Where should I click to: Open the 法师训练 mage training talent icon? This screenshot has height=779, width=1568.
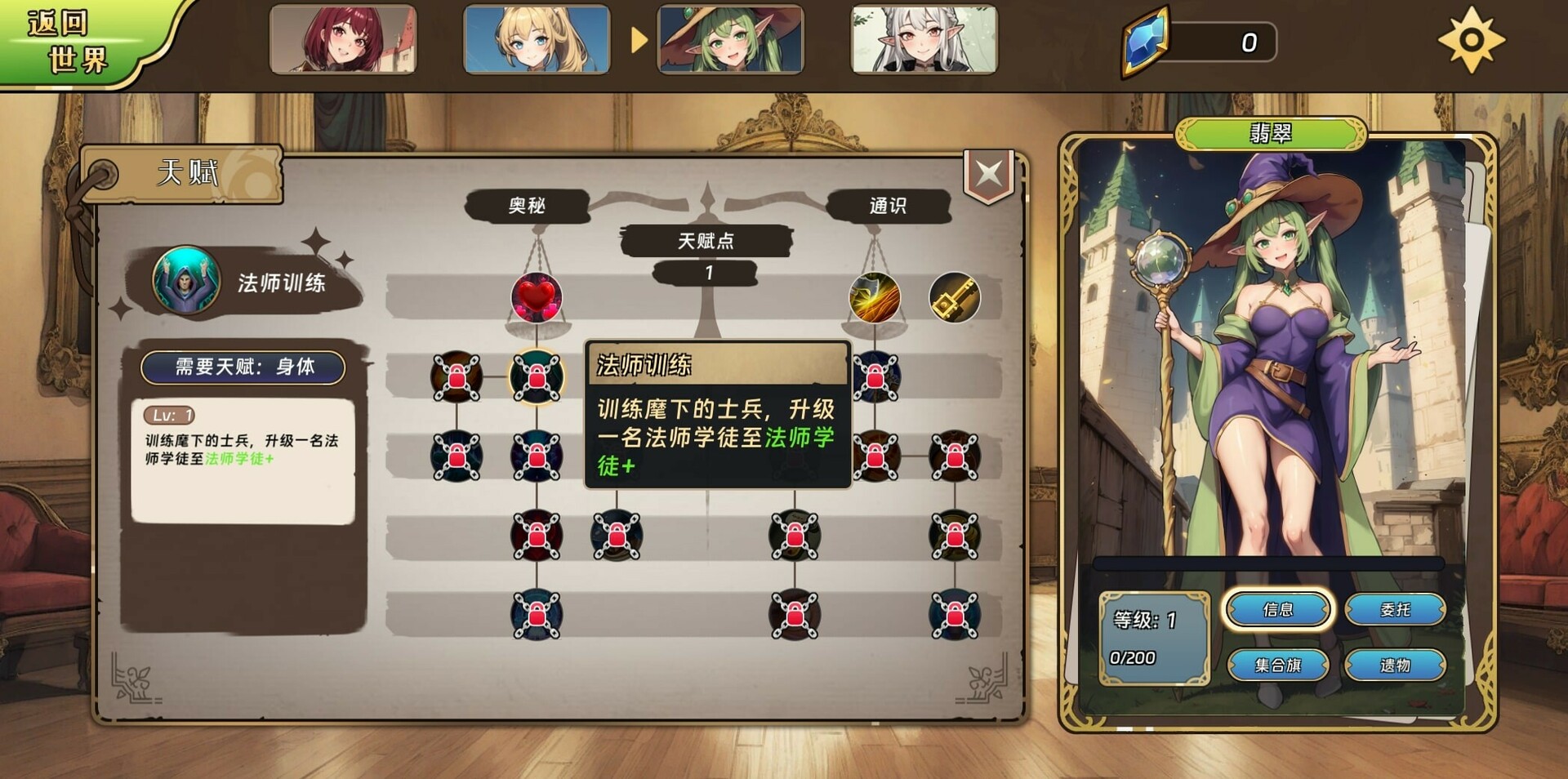[185, 281]
